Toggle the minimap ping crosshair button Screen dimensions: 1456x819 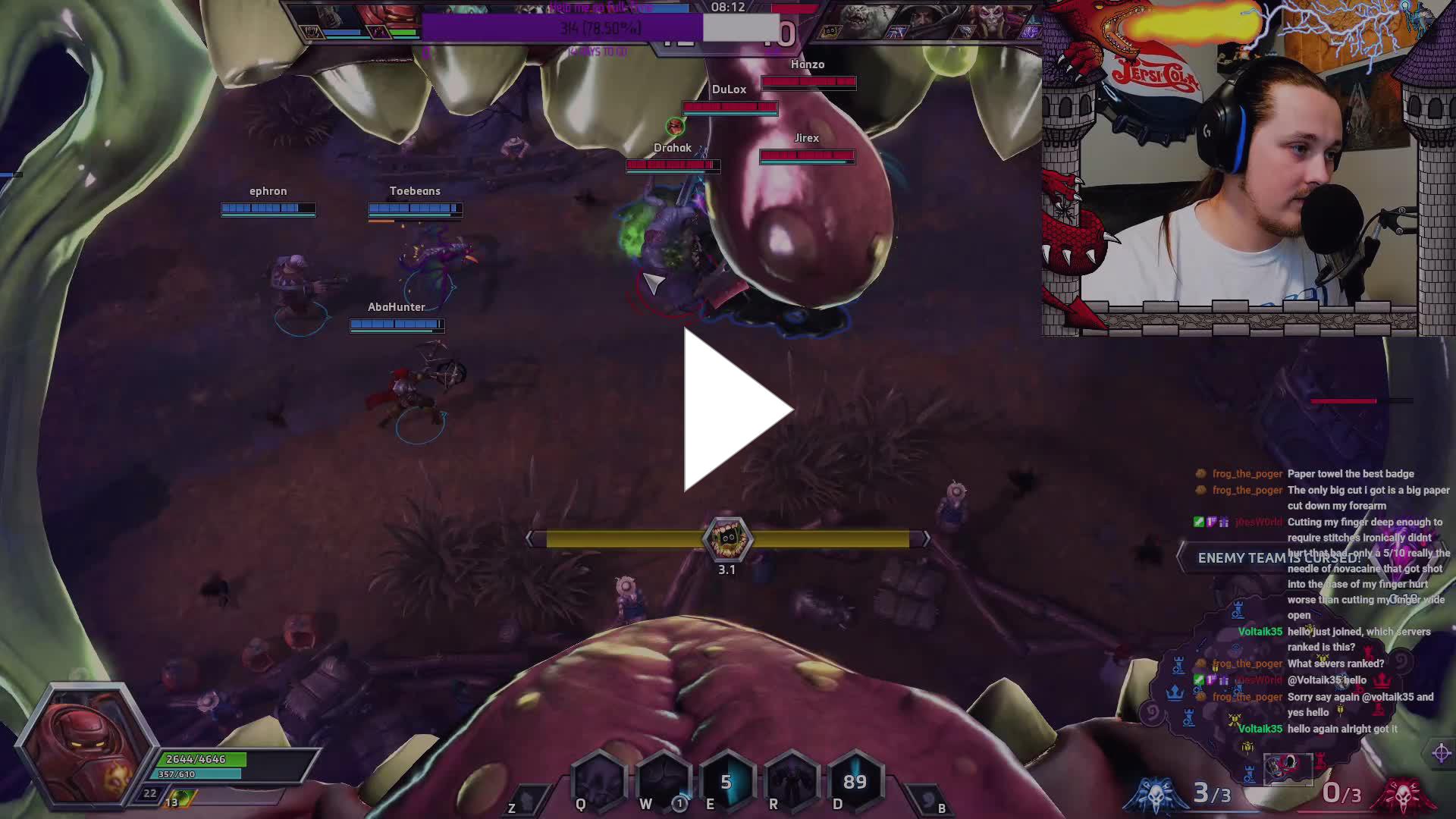point(1442,752)
